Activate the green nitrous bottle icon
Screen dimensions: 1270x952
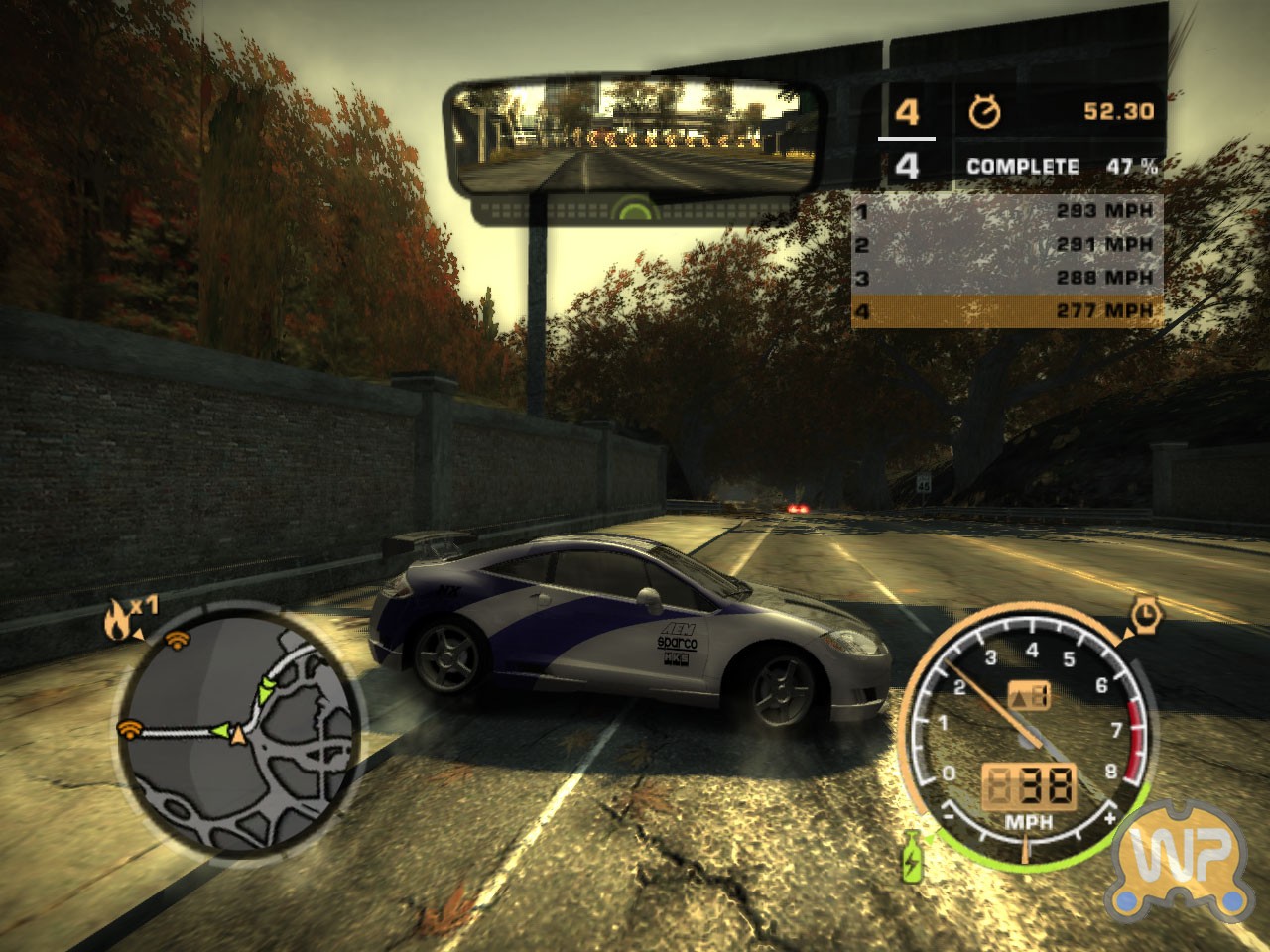click(x=911, y=857)
